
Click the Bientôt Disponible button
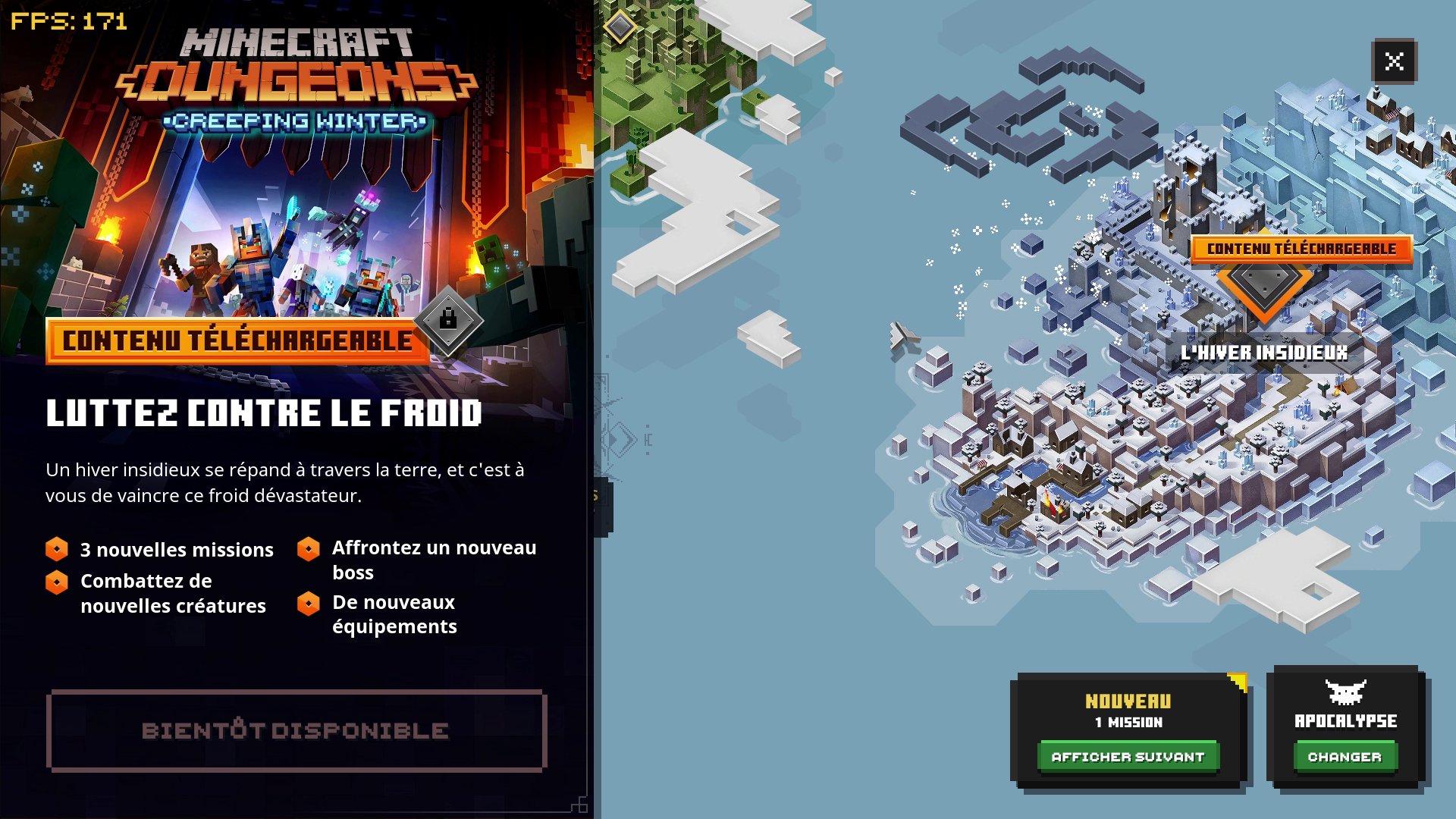coord(296,730)
